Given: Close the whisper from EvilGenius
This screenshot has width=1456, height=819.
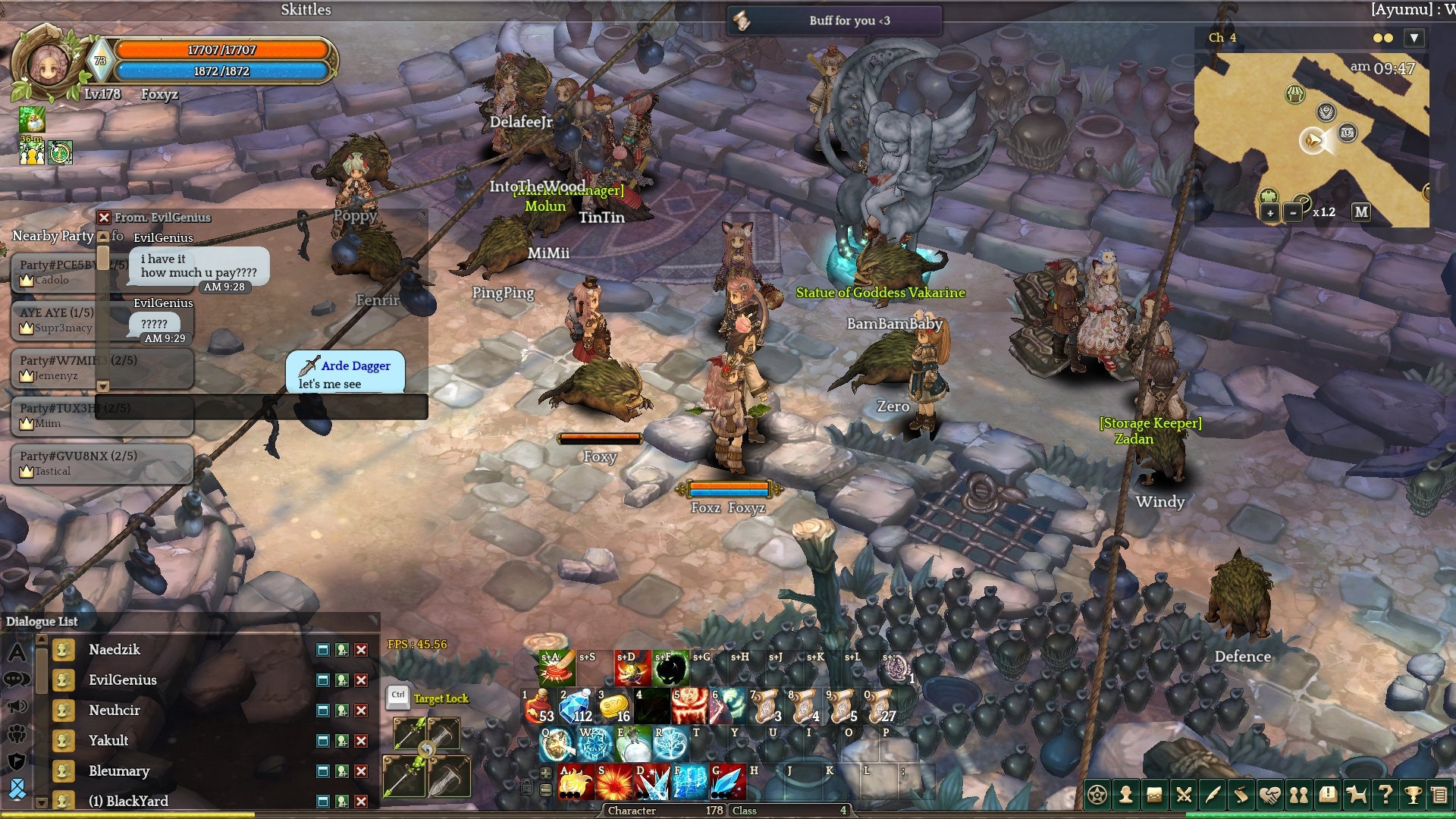Looking at the screenshot, I should (105, 218).
